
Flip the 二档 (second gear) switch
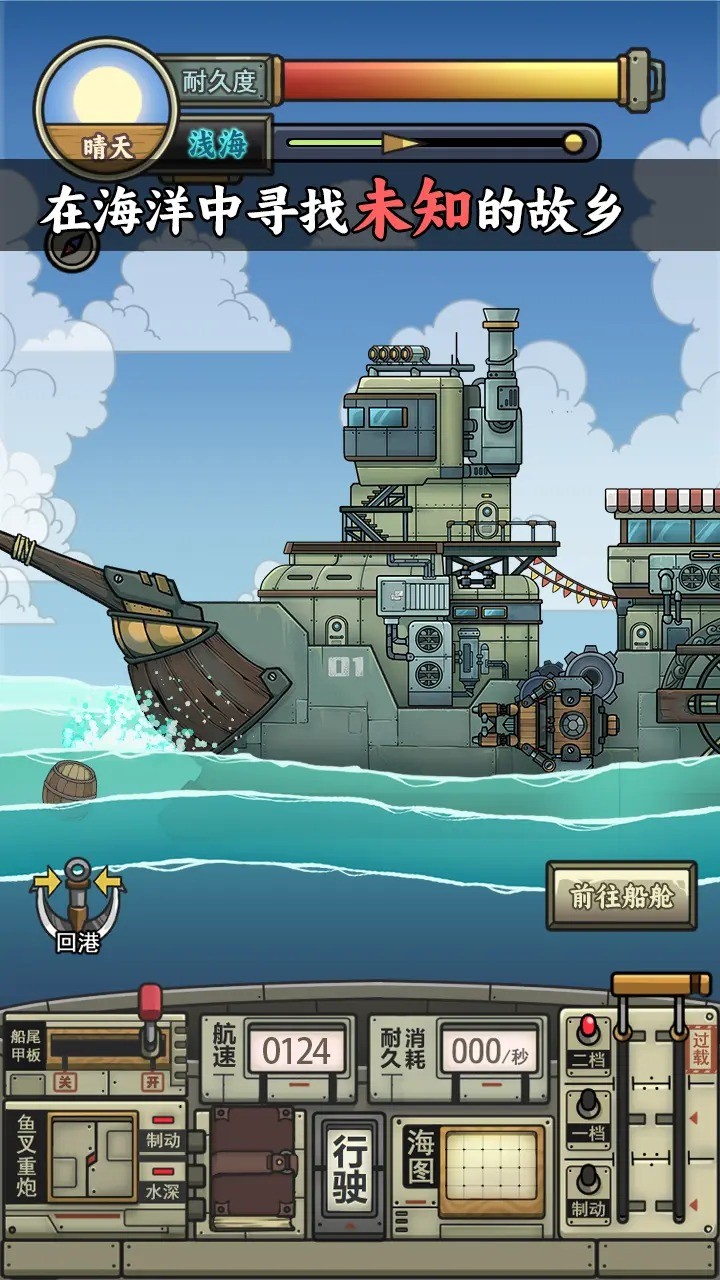pyautogui.click(x=589, y=1038)
